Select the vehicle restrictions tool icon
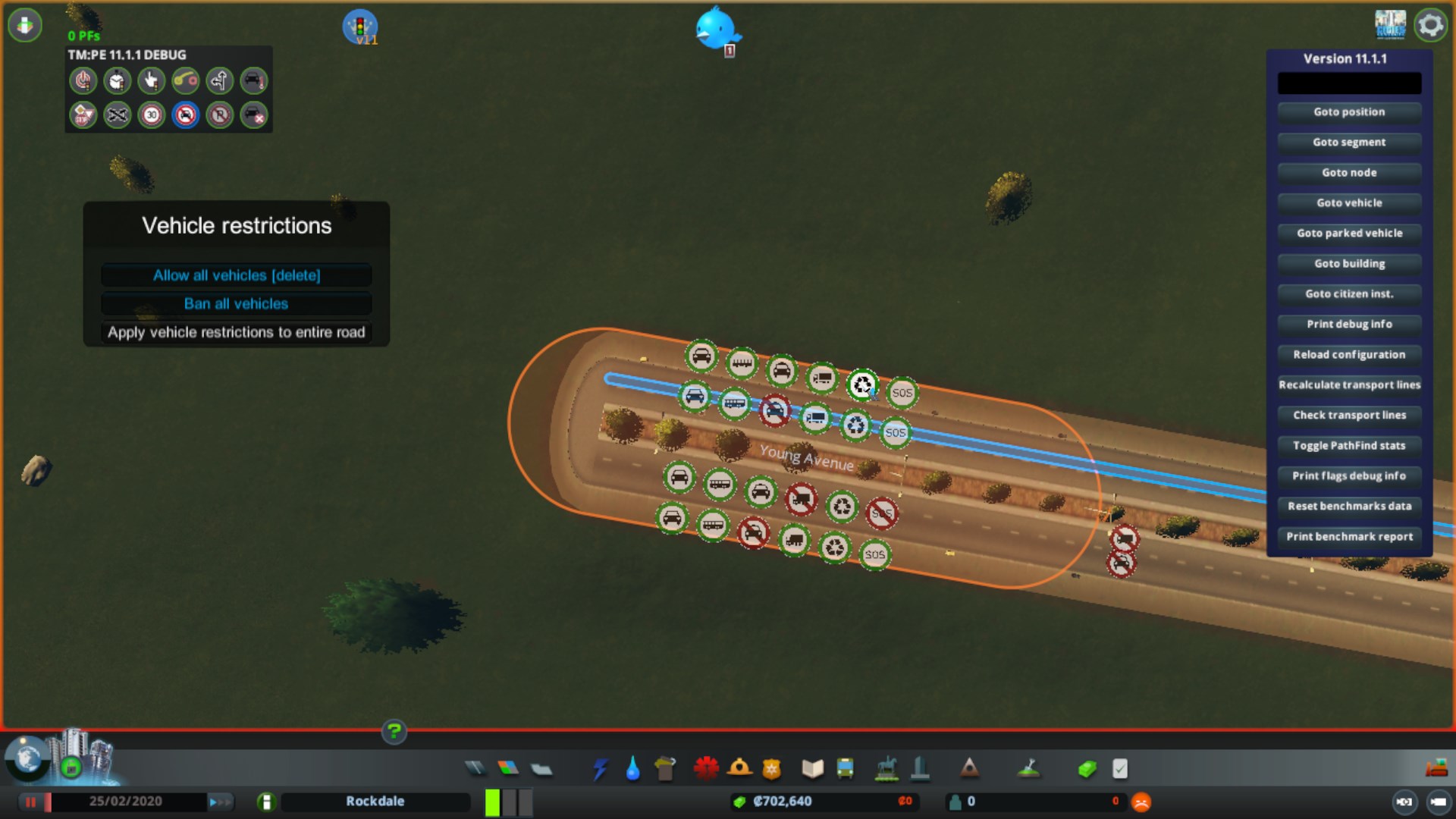The height and width of the screenshot is (819, 1456). coord(186,115)
